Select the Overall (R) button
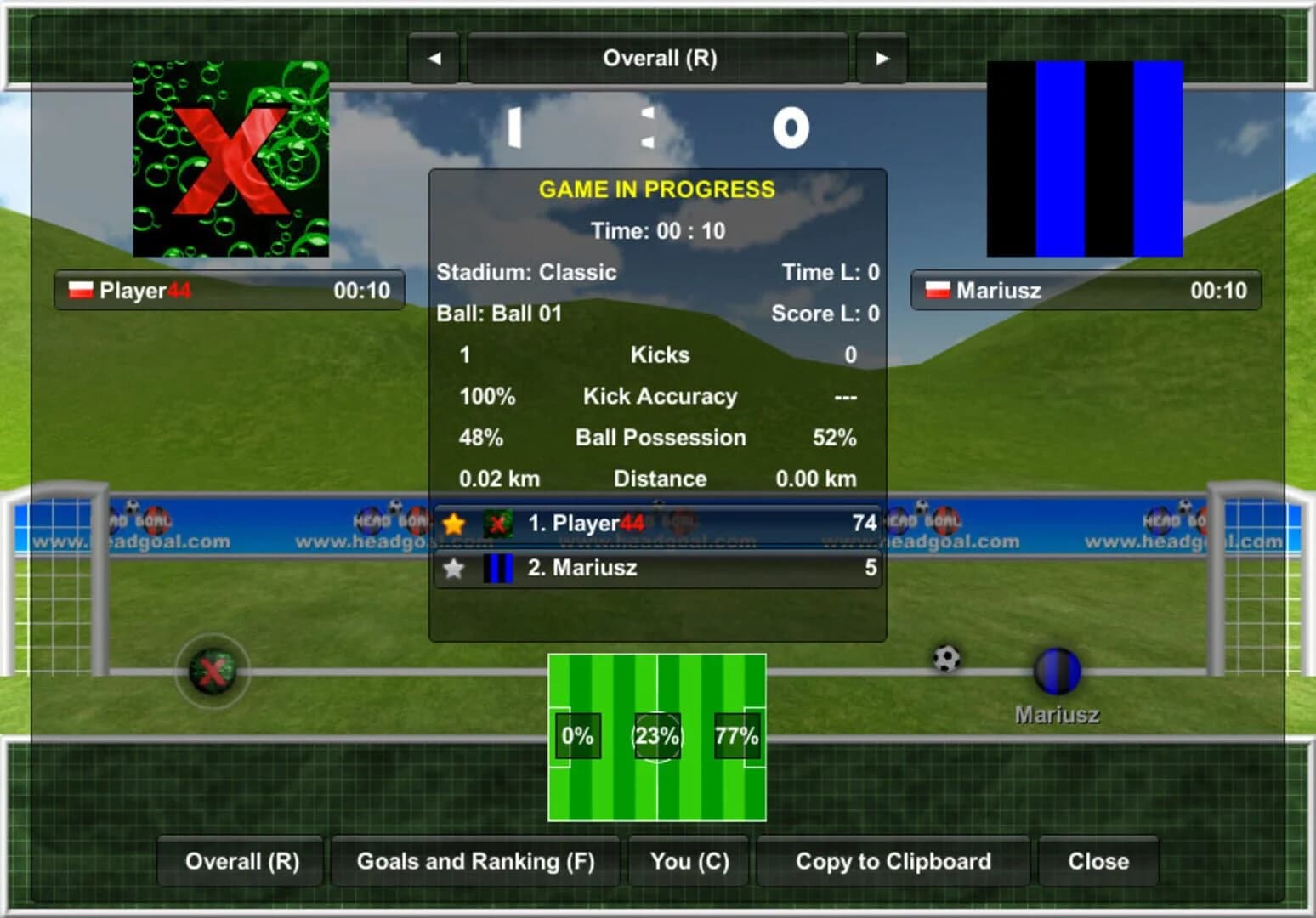This screenshot has height=918, width=1316. (x=240, y=861)
